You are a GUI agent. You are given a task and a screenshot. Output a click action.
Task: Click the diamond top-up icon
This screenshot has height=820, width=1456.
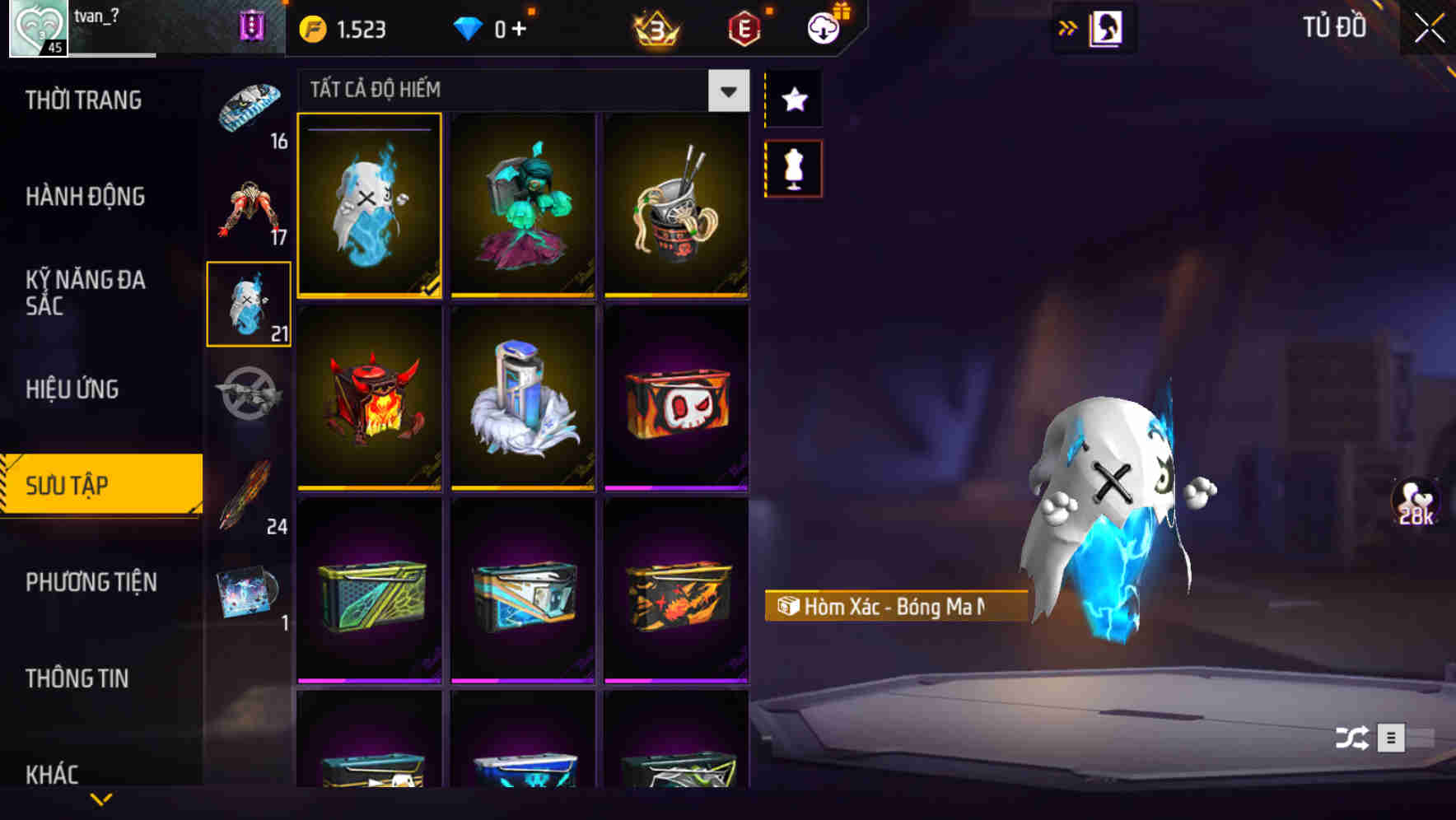471,27
